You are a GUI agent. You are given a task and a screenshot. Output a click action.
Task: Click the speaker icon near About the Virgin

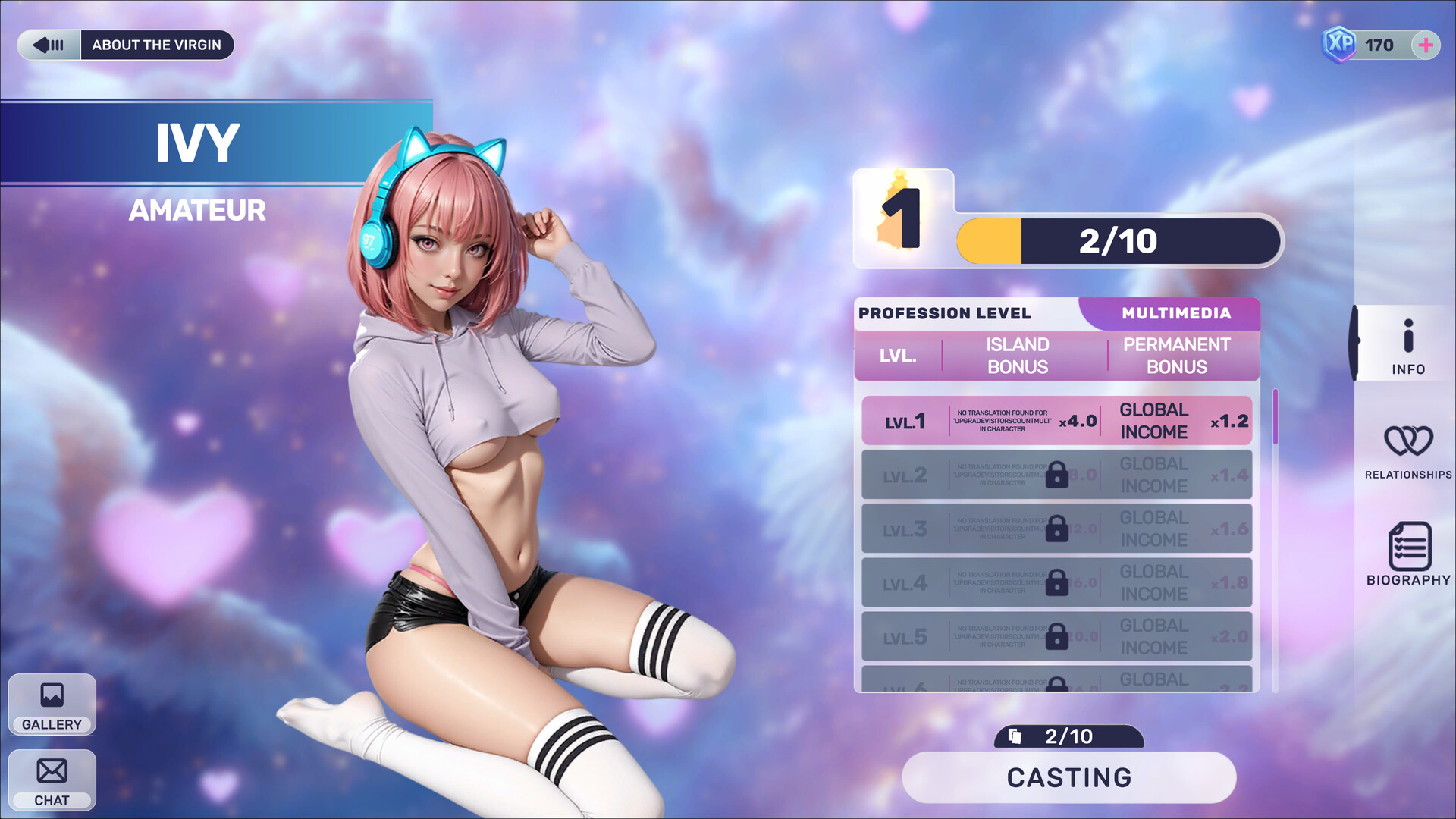pos(49,45)
